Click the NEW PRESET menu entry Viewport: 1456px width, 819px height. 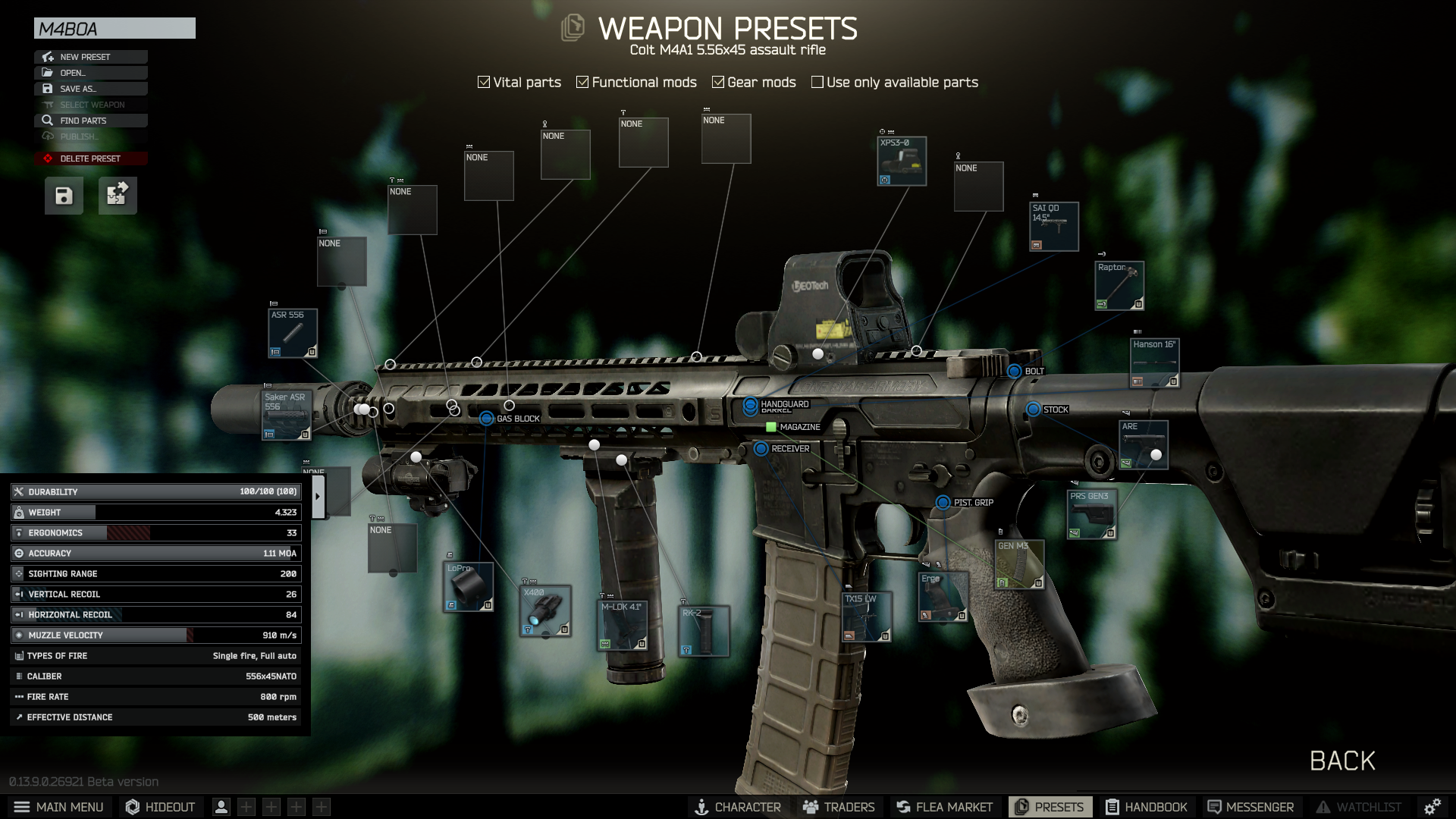click(90, 57)
